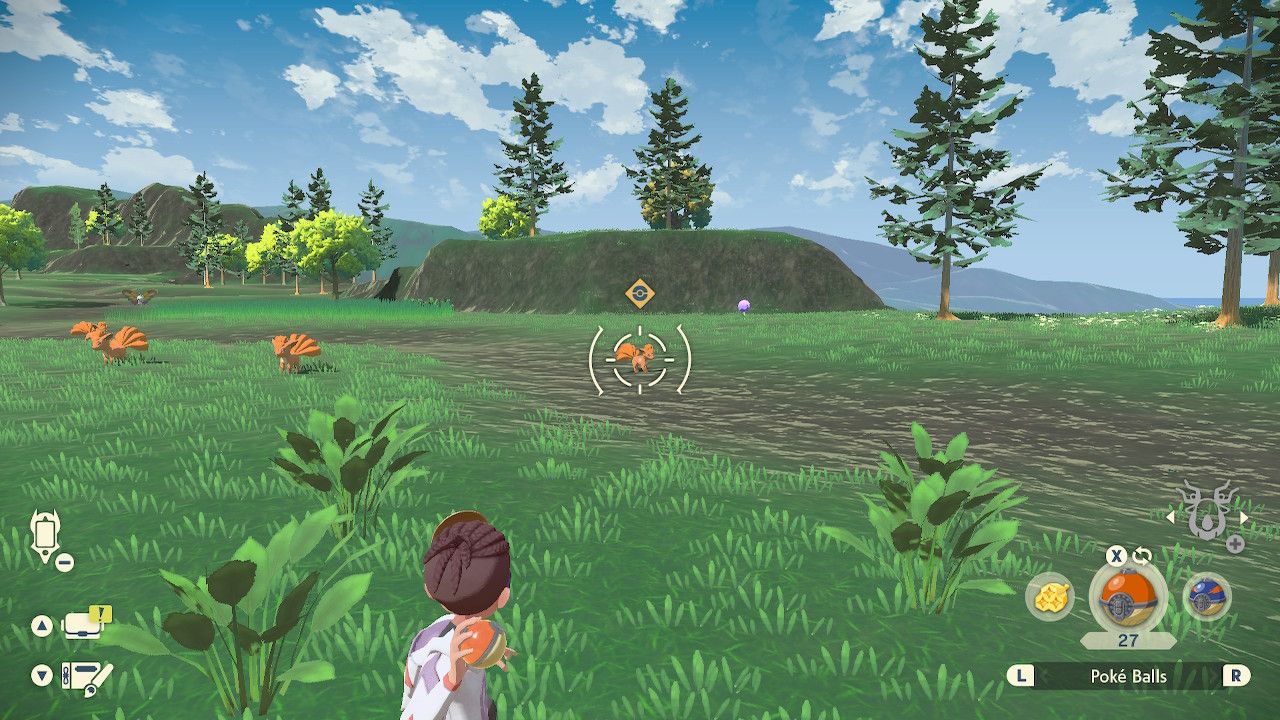Click the targeting reticle on the Vulpix
This screenshot has height=720, width=1280.
click(x=640, y=362)
